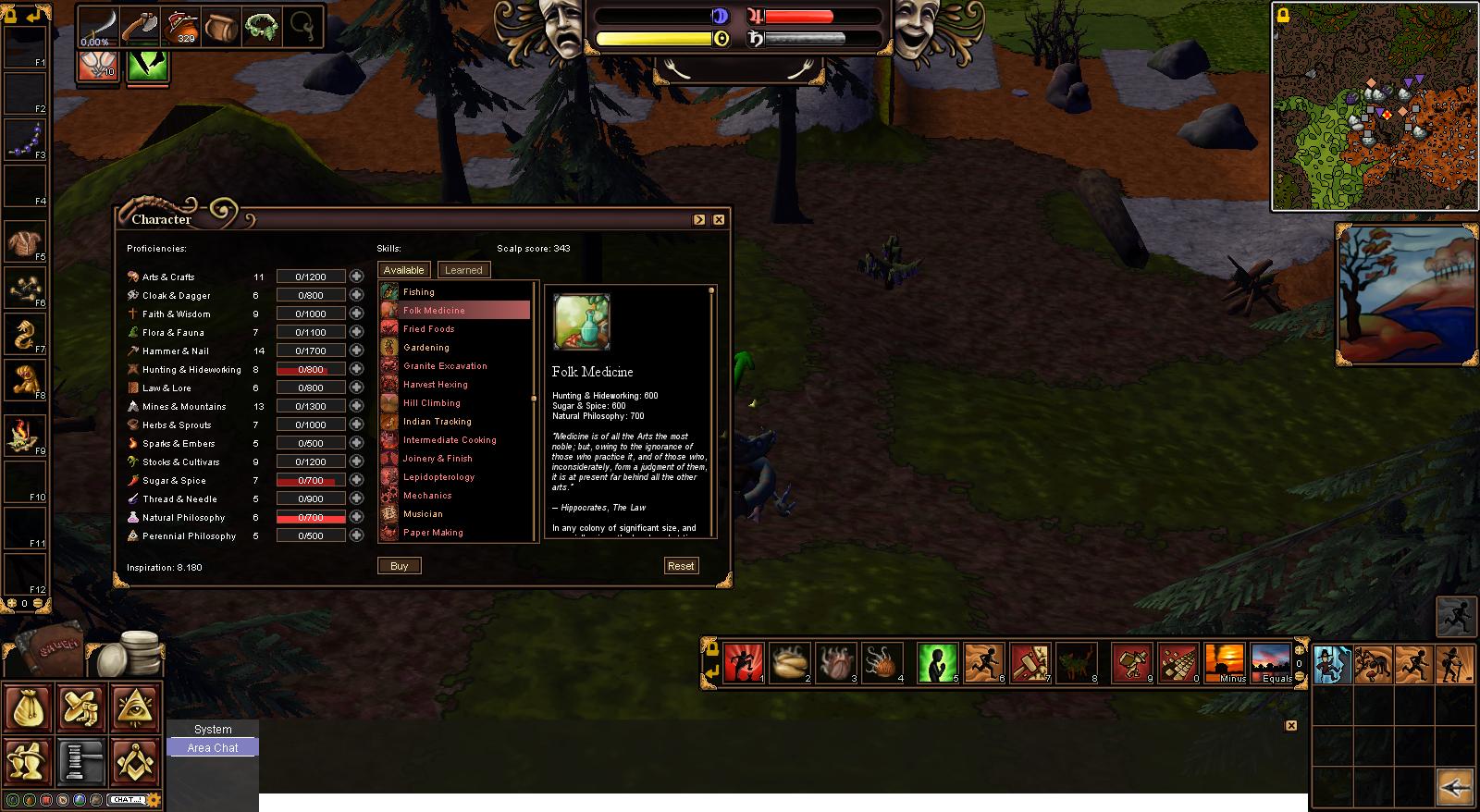The image size is (1480, 812).
Task: Increase the Arts & Crafts proficiency
Action: pos(356,277)
